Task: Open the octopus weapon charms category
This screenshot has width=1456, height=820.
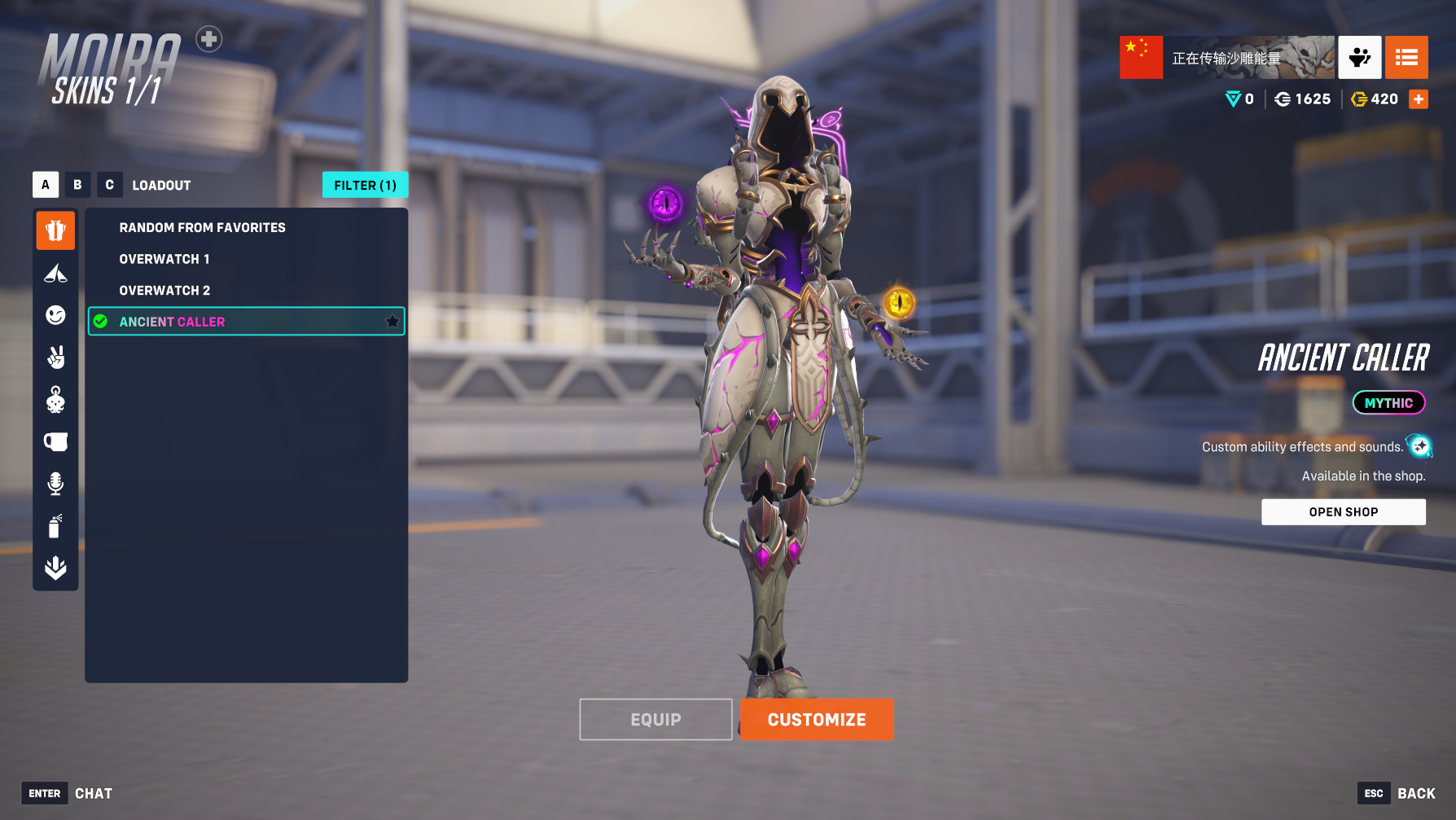Action: pos(55,400)
